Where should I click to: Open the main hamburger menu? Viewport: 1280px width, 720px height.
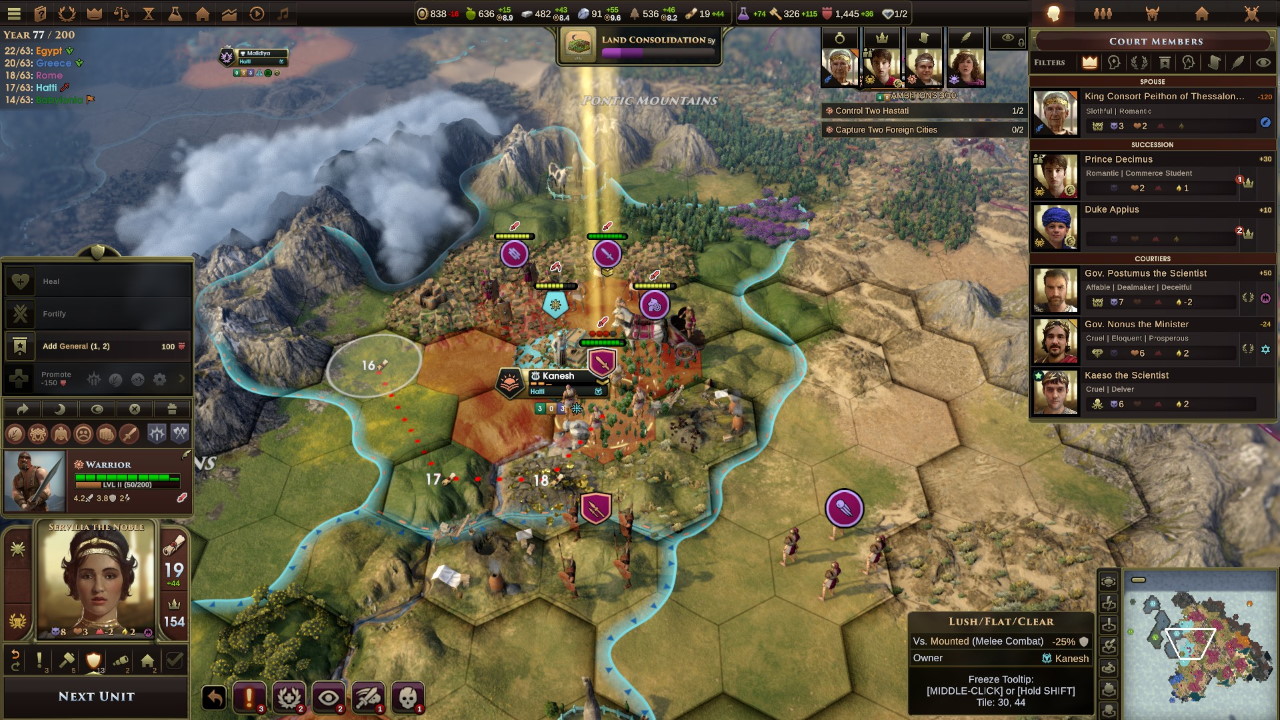tap(14, 14)
